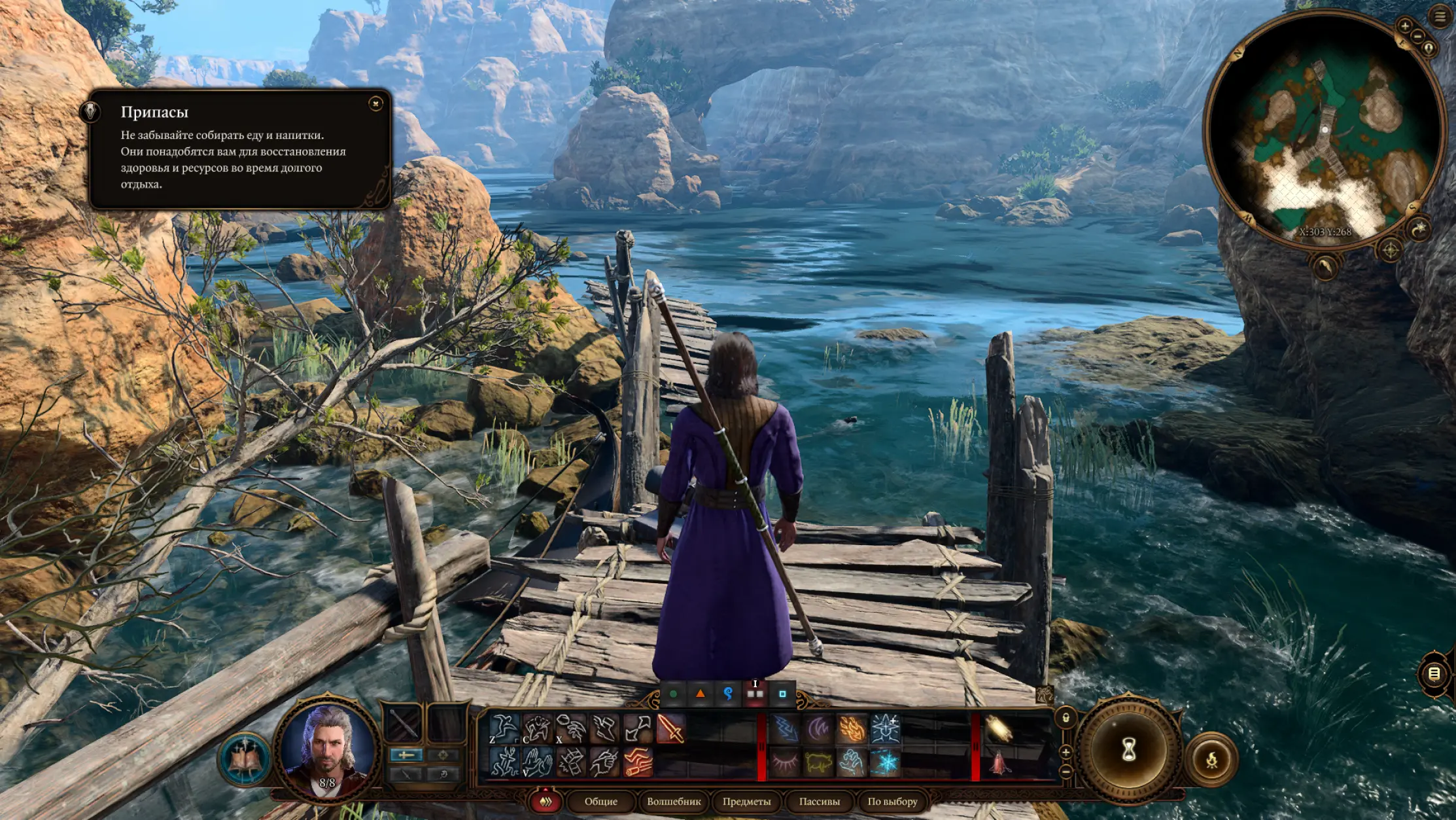Open the journal log button at right edge
Screen dimensions: 1456x820
click(1433, 673)
